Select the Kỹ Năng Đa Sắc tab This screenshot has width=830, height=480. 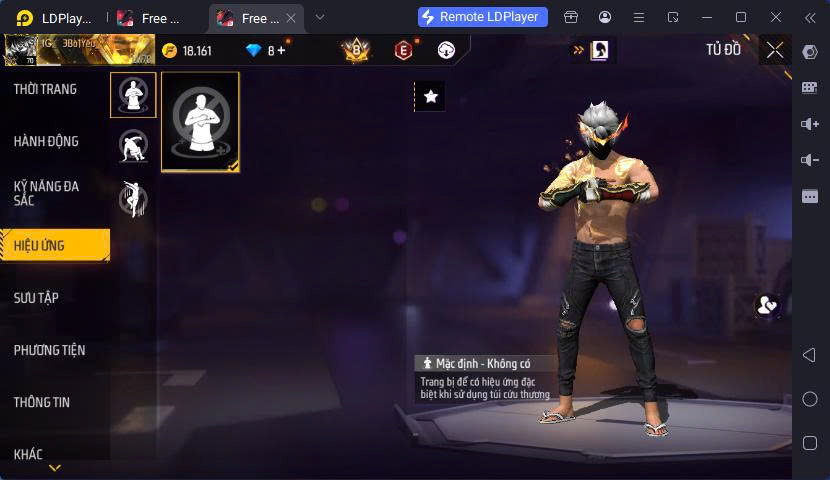[x=46, y=193]
